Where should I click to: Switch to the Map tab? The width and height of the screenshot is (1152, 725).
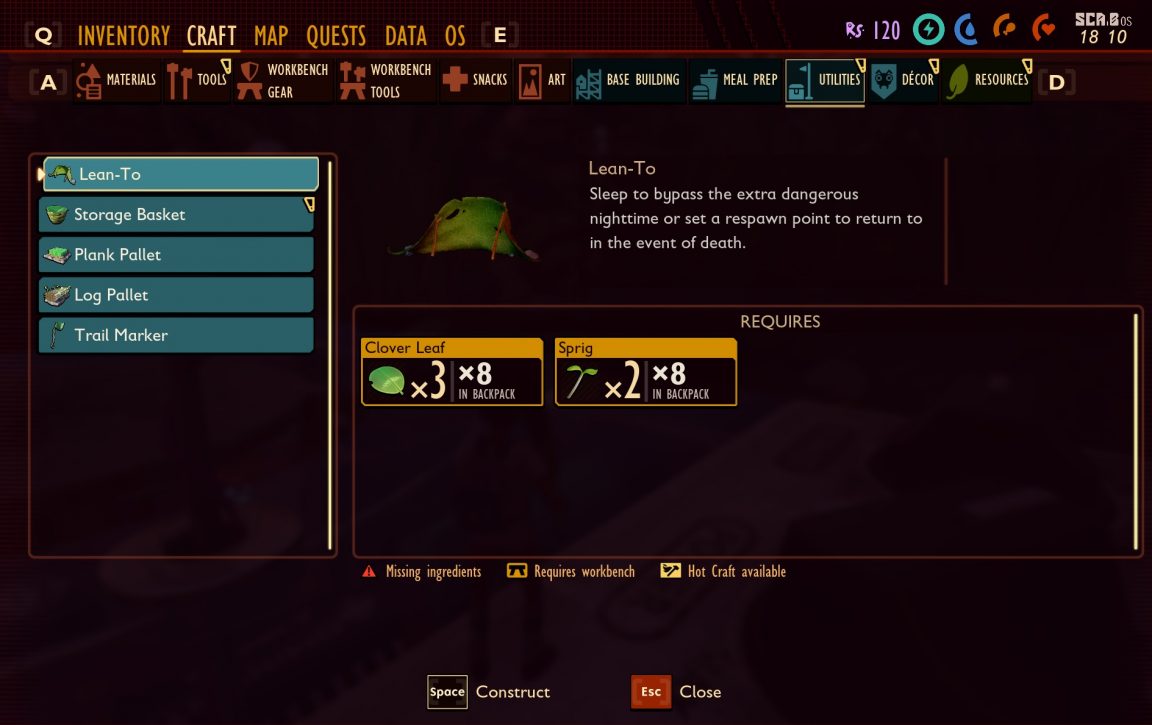(271, 36)
